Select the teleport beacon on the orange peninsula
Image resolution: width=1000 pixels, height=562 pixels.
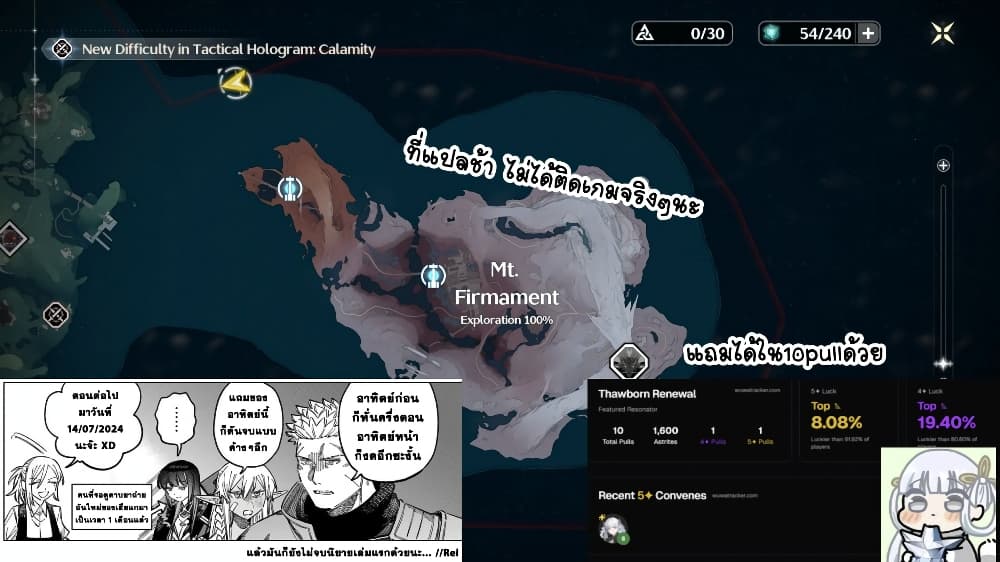290,188
